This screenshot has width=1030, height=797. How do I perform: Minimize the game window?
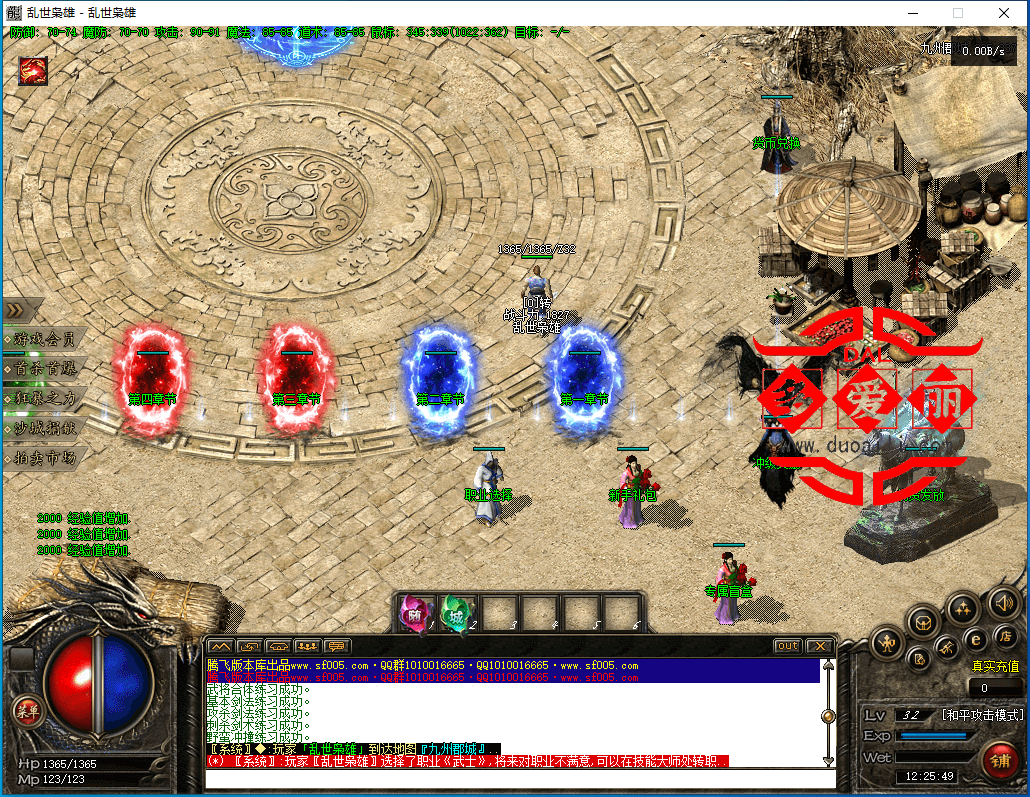click(x=912, y=13)
